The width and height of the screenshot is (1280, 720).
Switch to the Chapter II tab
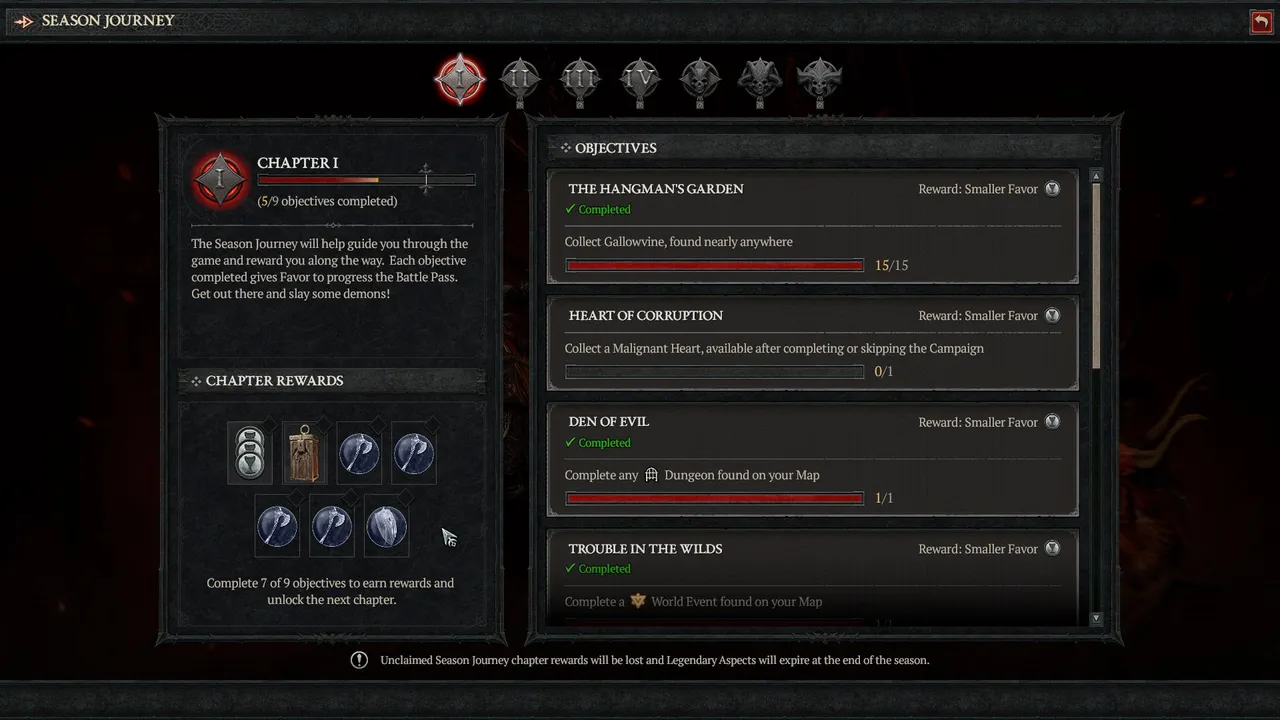520,78
